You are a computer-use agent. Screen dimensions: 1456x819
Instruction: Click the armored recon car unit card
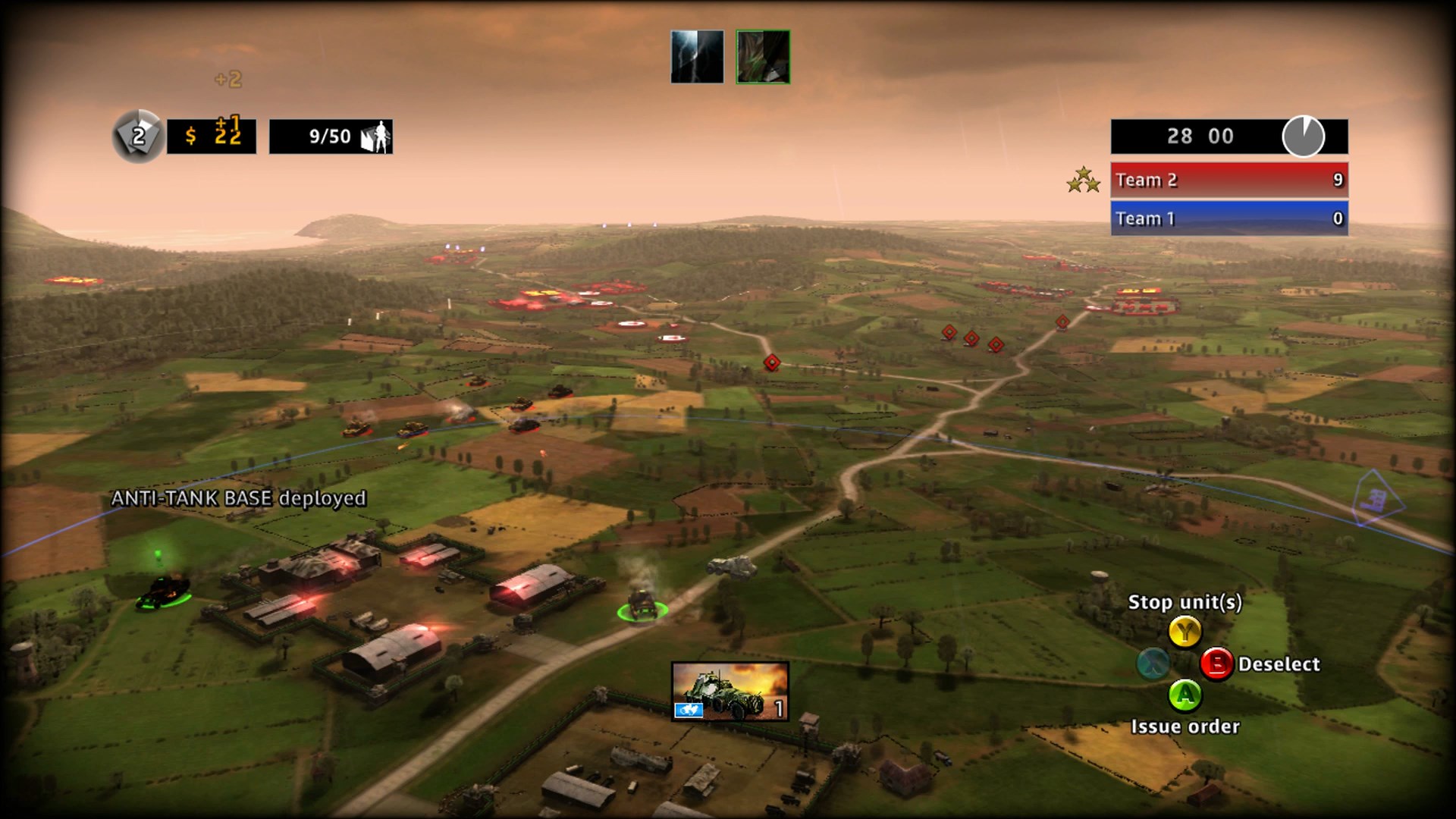tap(730, 691)
